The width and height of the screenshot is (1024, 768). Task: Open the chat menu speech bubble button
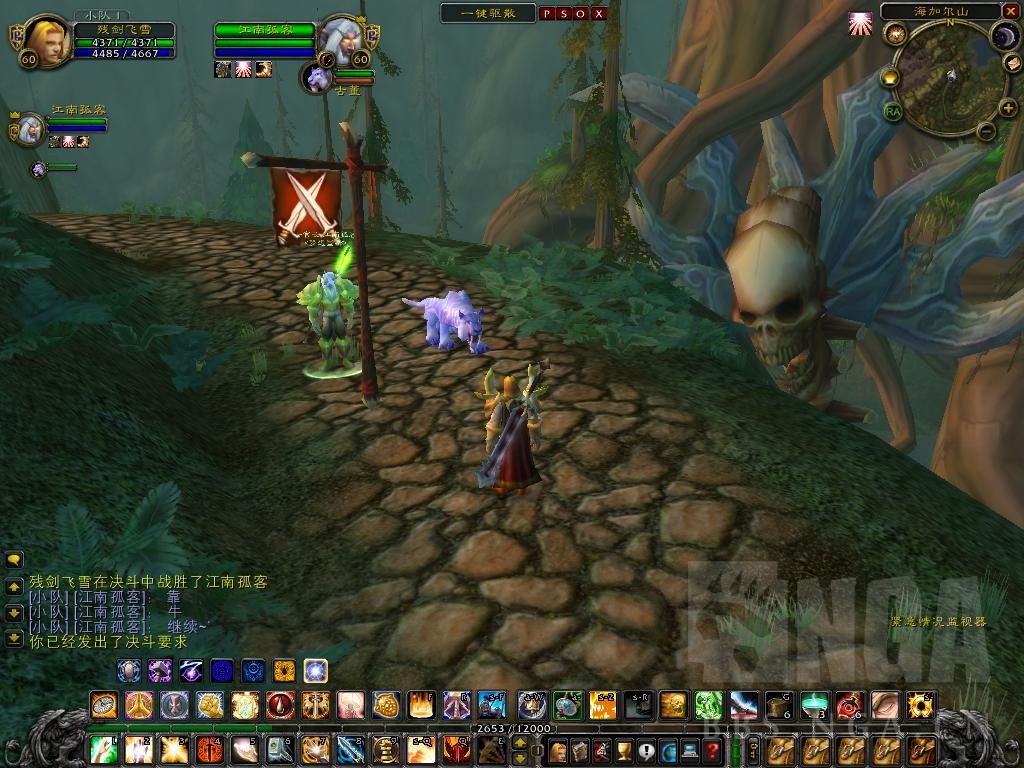click(14, 561)
